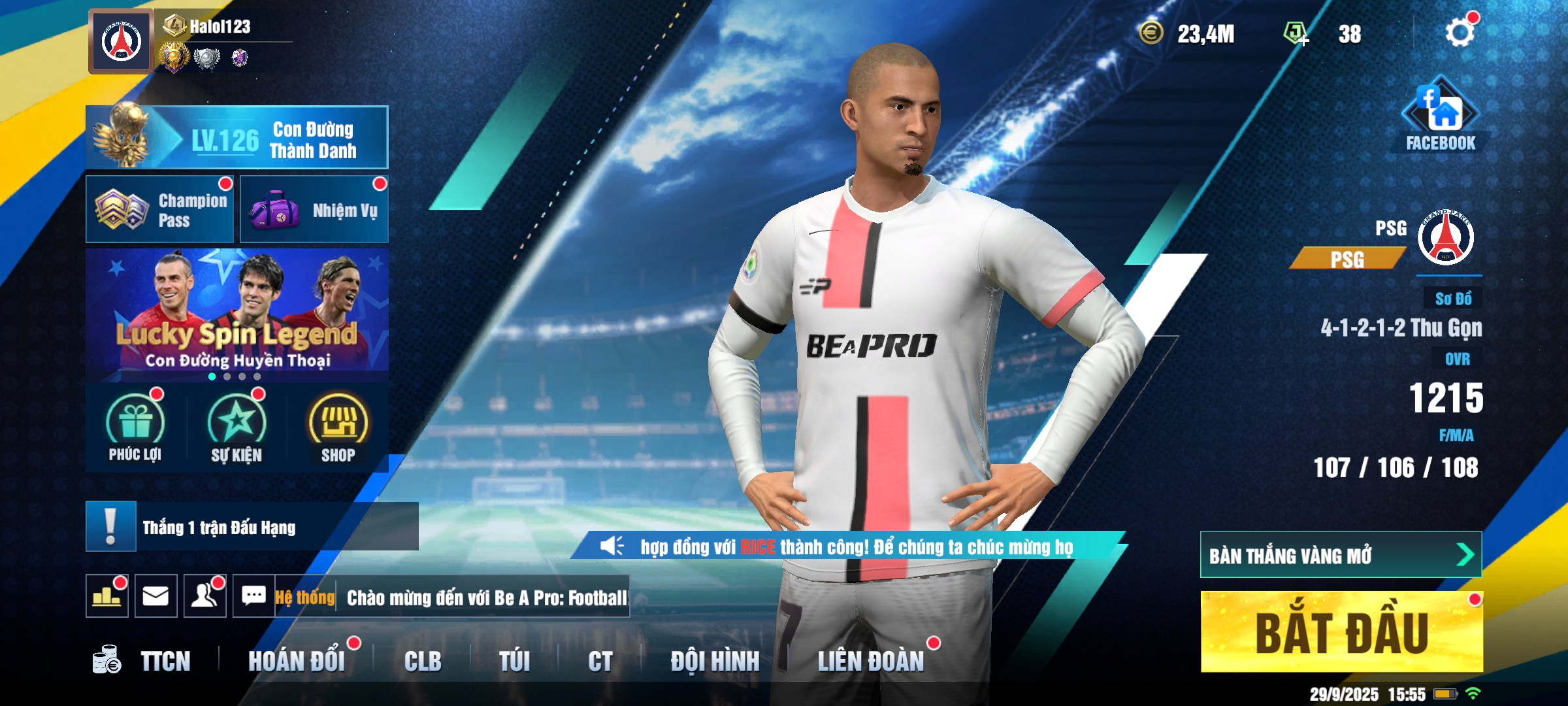This screenshot has width=1568, height=706.
Task: Open the Phúc Lợi gift icon
Action: pyautogui.click(x=135, y=428)
